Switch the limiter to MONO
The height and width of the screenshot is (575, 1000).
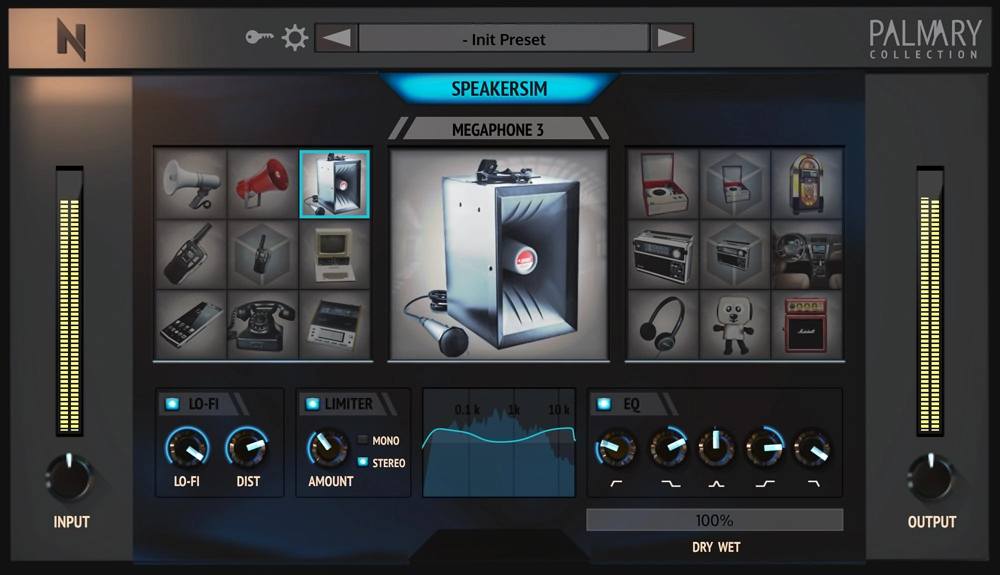[364, 441]
